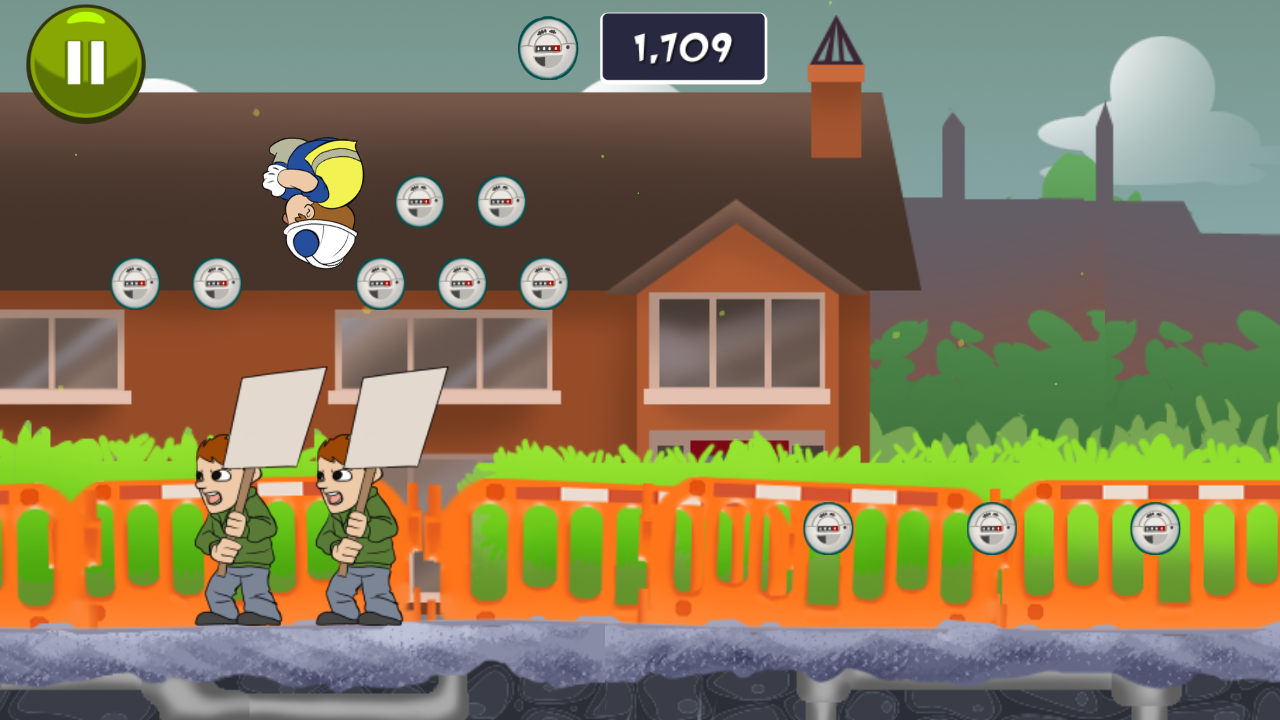Viewport: 1280px width, 720px height.
Task: Click the score counter reading 1,709
Action: [x=683, y=45]
